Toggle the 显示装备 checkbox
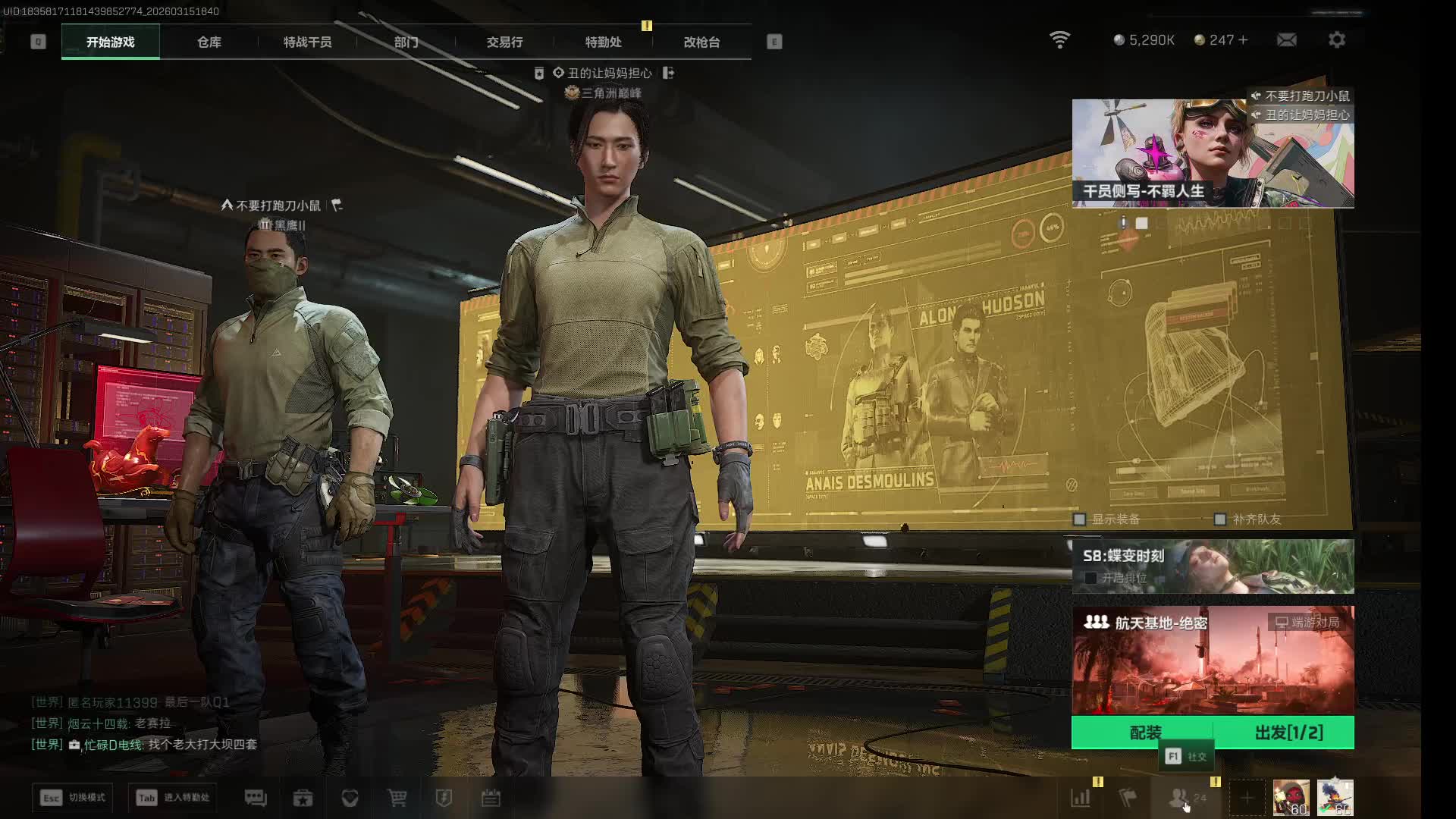Screen dimensions: 1456x819 1080,519
